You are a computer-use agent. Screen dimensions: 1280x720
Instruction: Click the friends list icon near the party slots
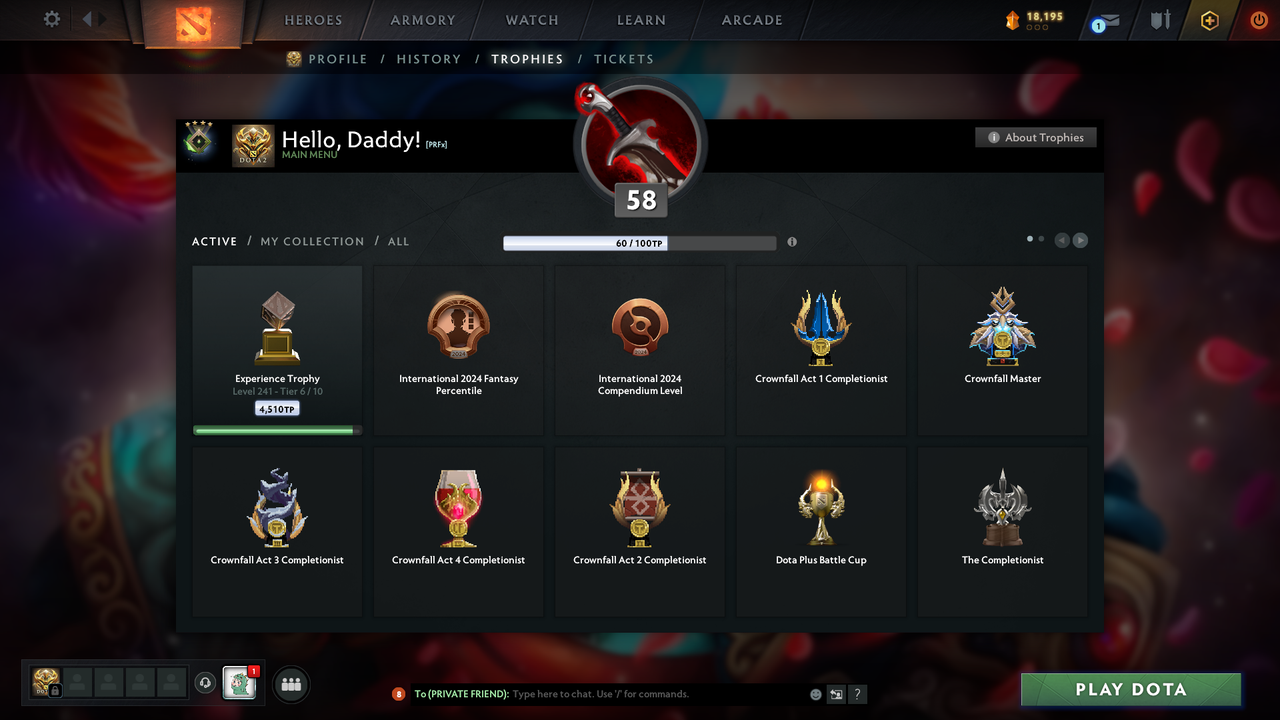click(290, 684)
